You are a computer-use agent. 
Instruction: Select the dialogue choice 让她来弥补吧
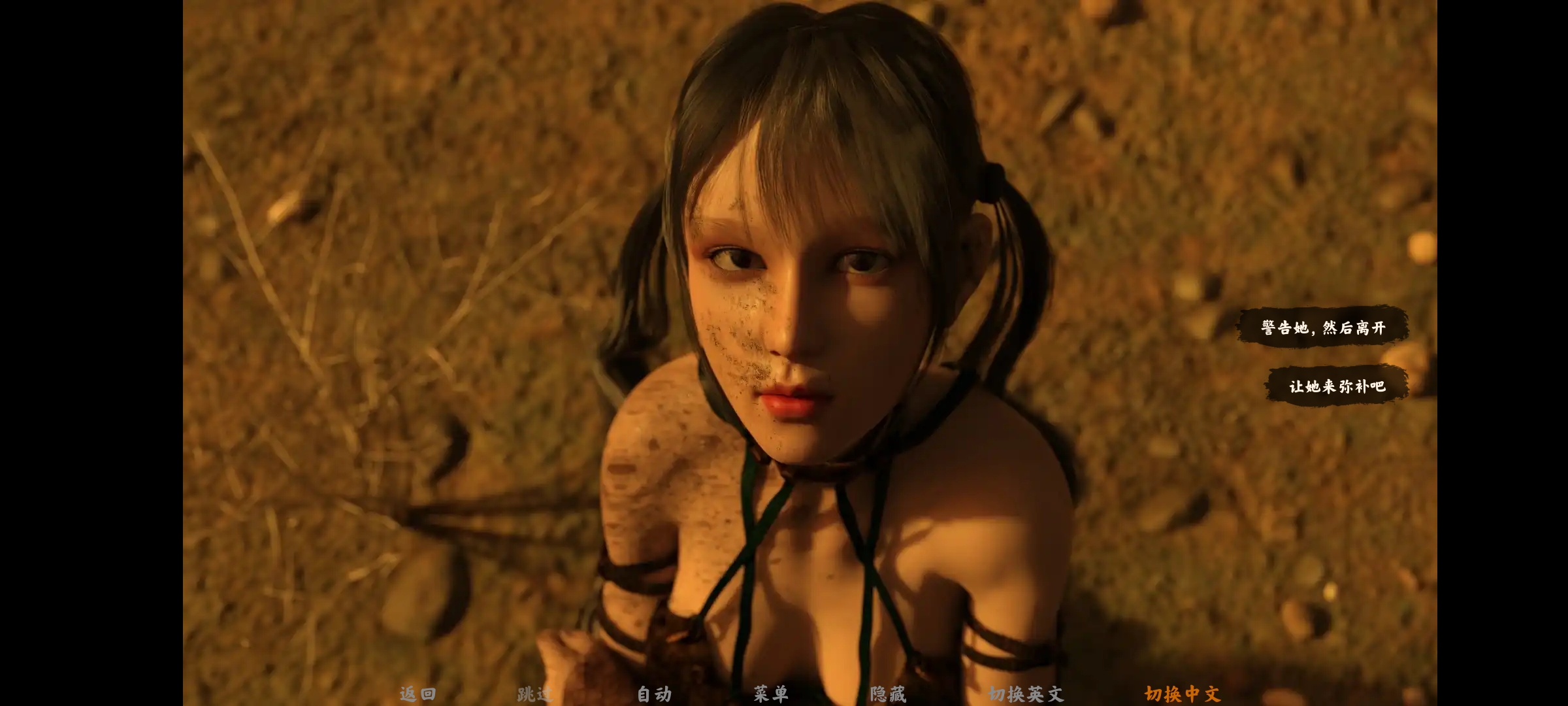pyautogui.click(x=1337, y=386)
